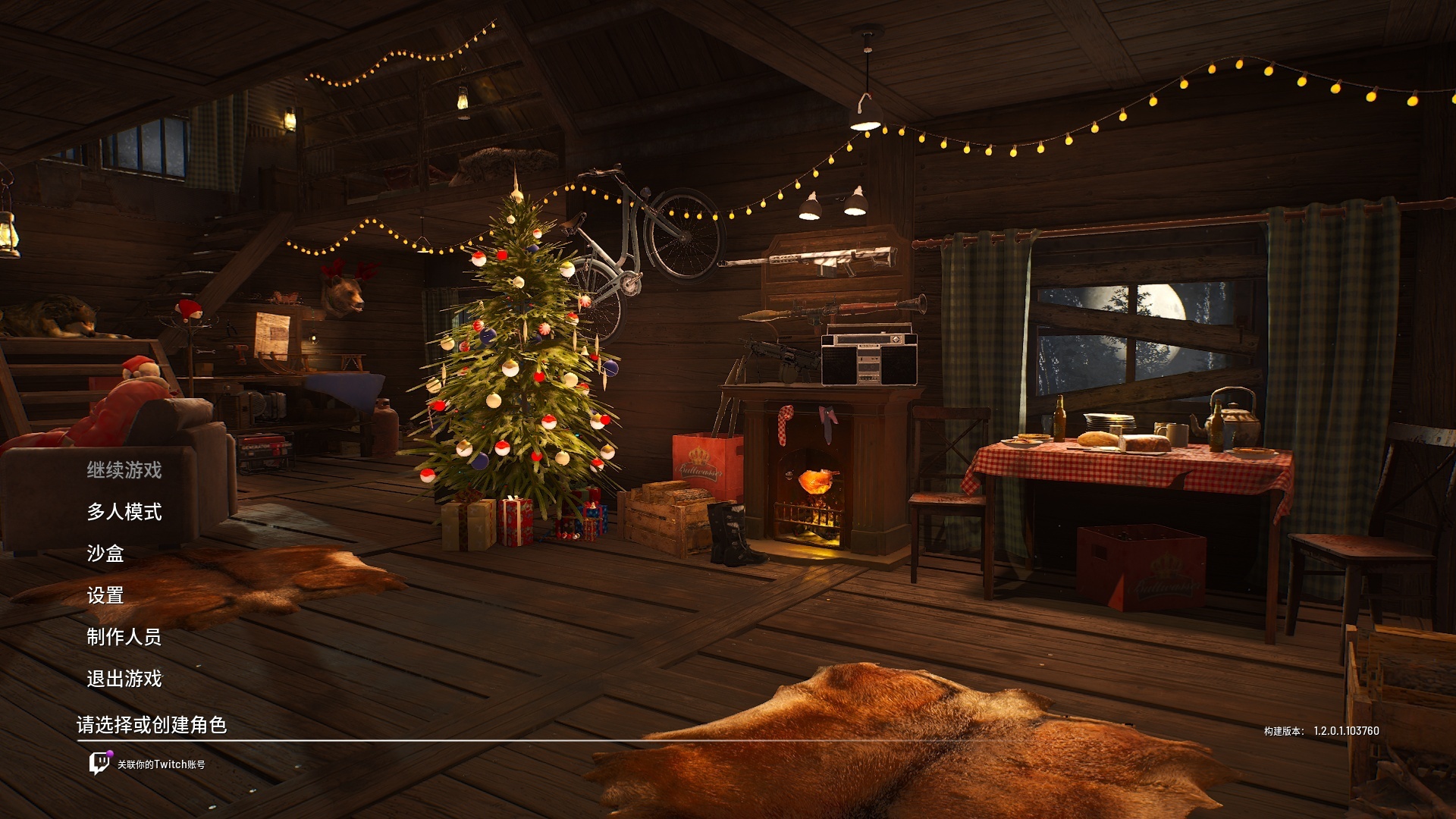Open 多人模式 (Multiplayer) mode
The height and width of the screenshot is (819, 1456).
coord(124,512)
